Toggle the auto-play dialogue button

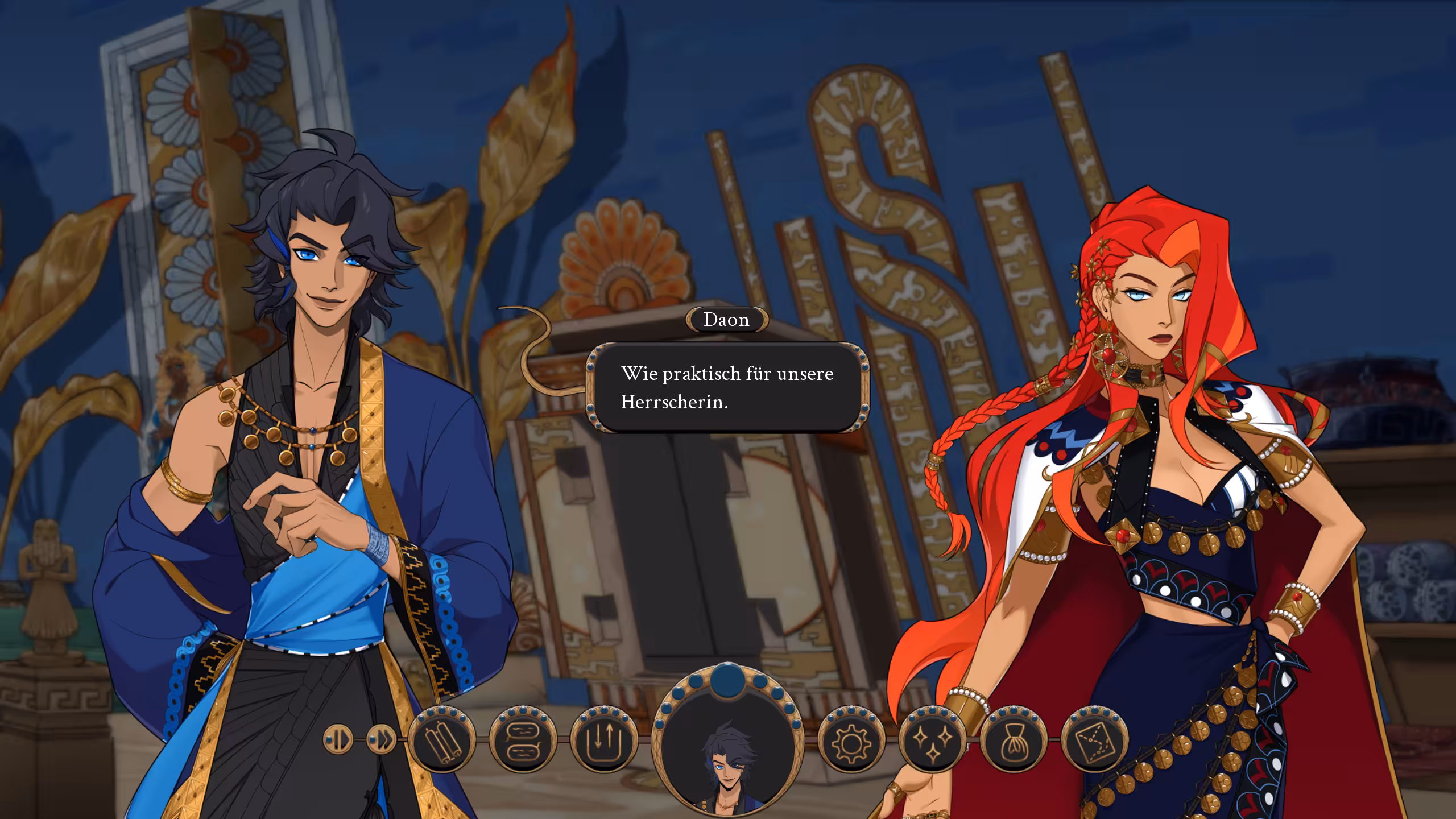338,739
